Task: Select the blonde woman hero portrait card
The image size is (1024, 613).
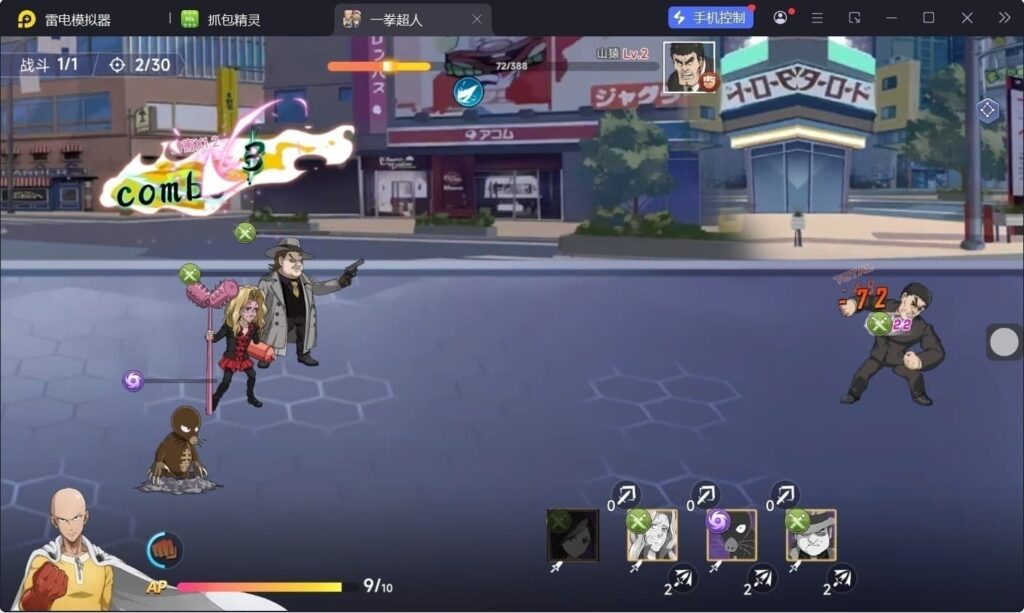Action: click(x=652, y=535)
